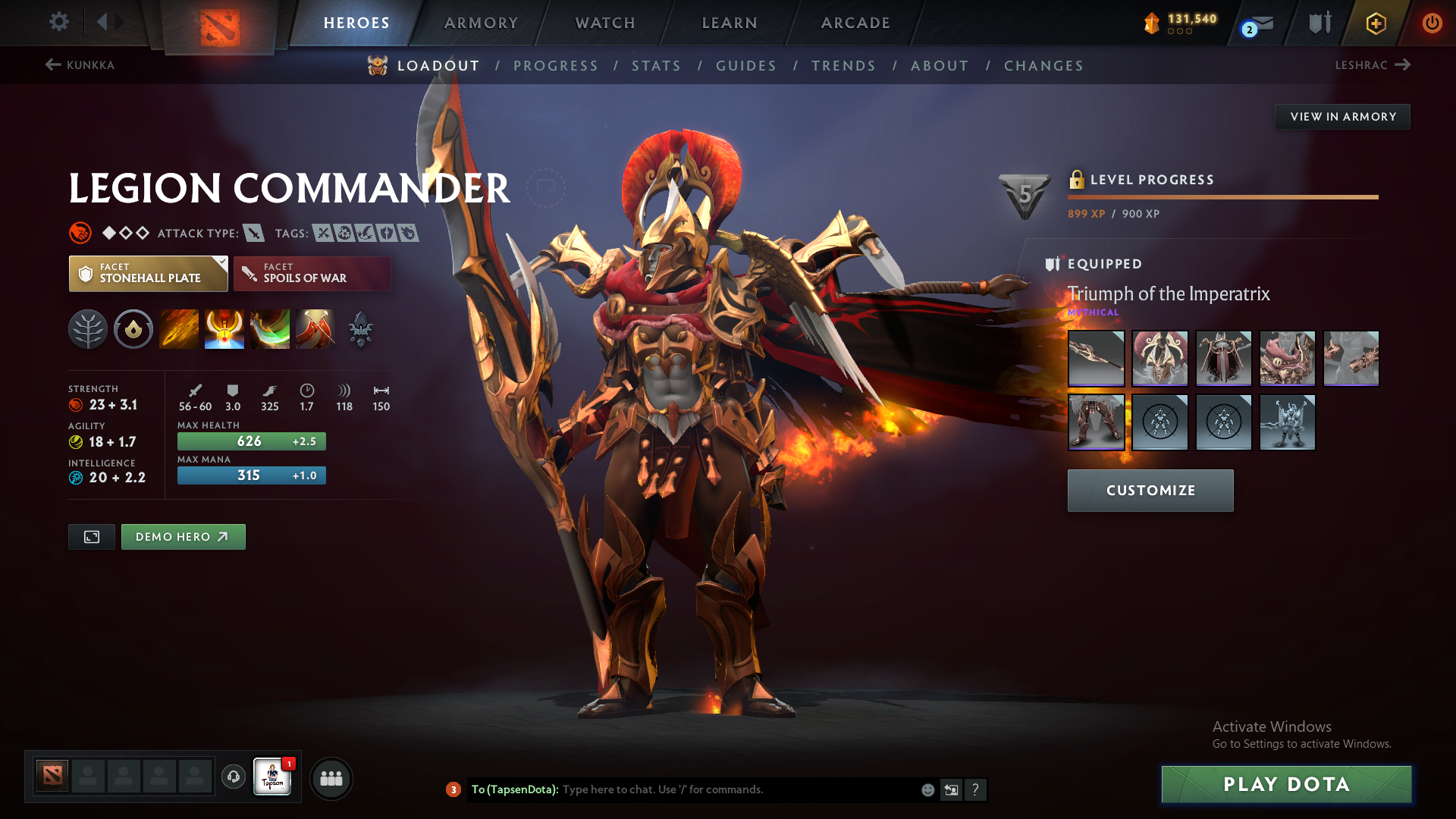The image size is (1456, 819).
Task: Open the emoticon picker beside the chat box
Action: tap(927, 789)
